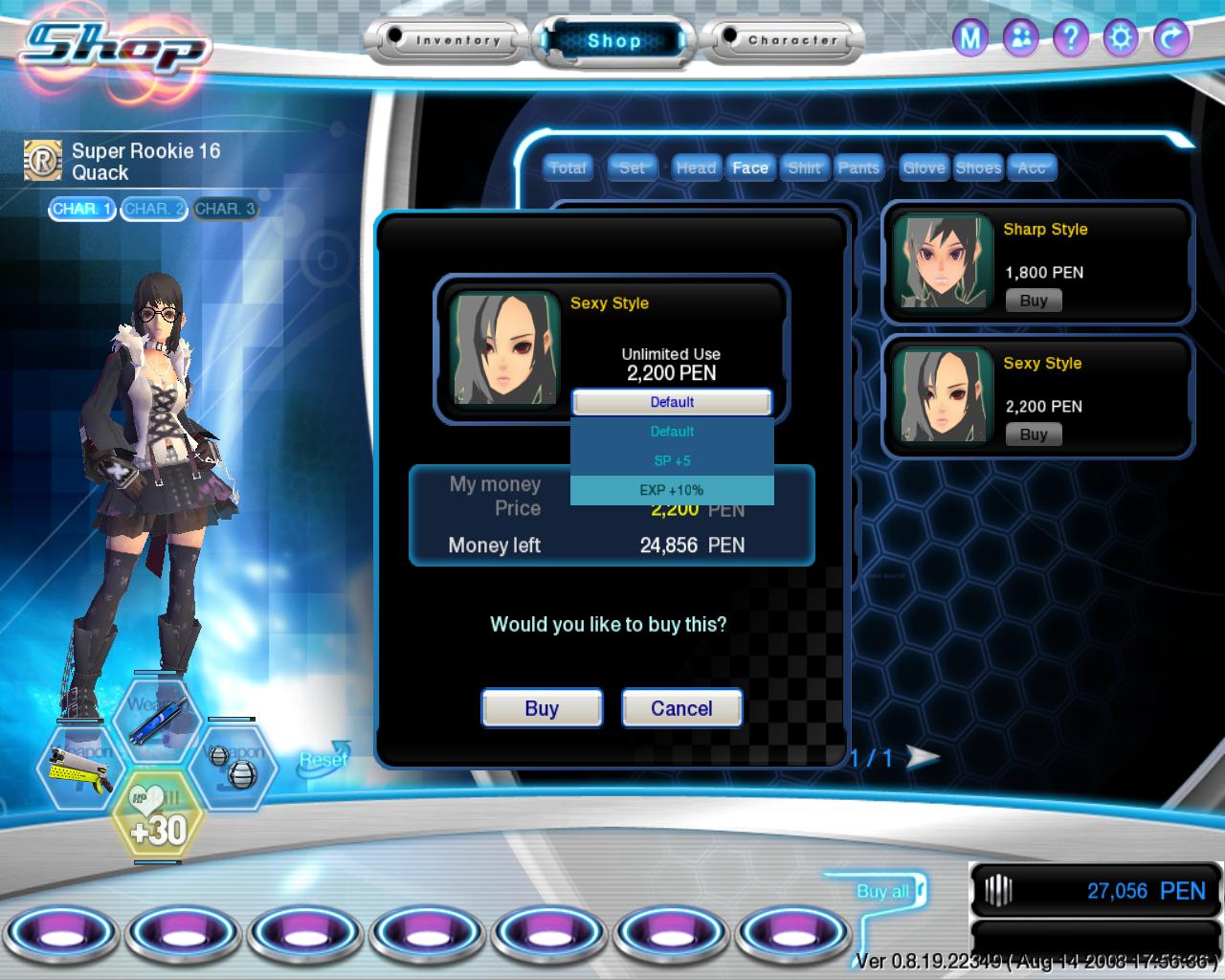Select the HP +30 skill hexagon
This screenshot has width=1225, height=980.
(157, 819)
